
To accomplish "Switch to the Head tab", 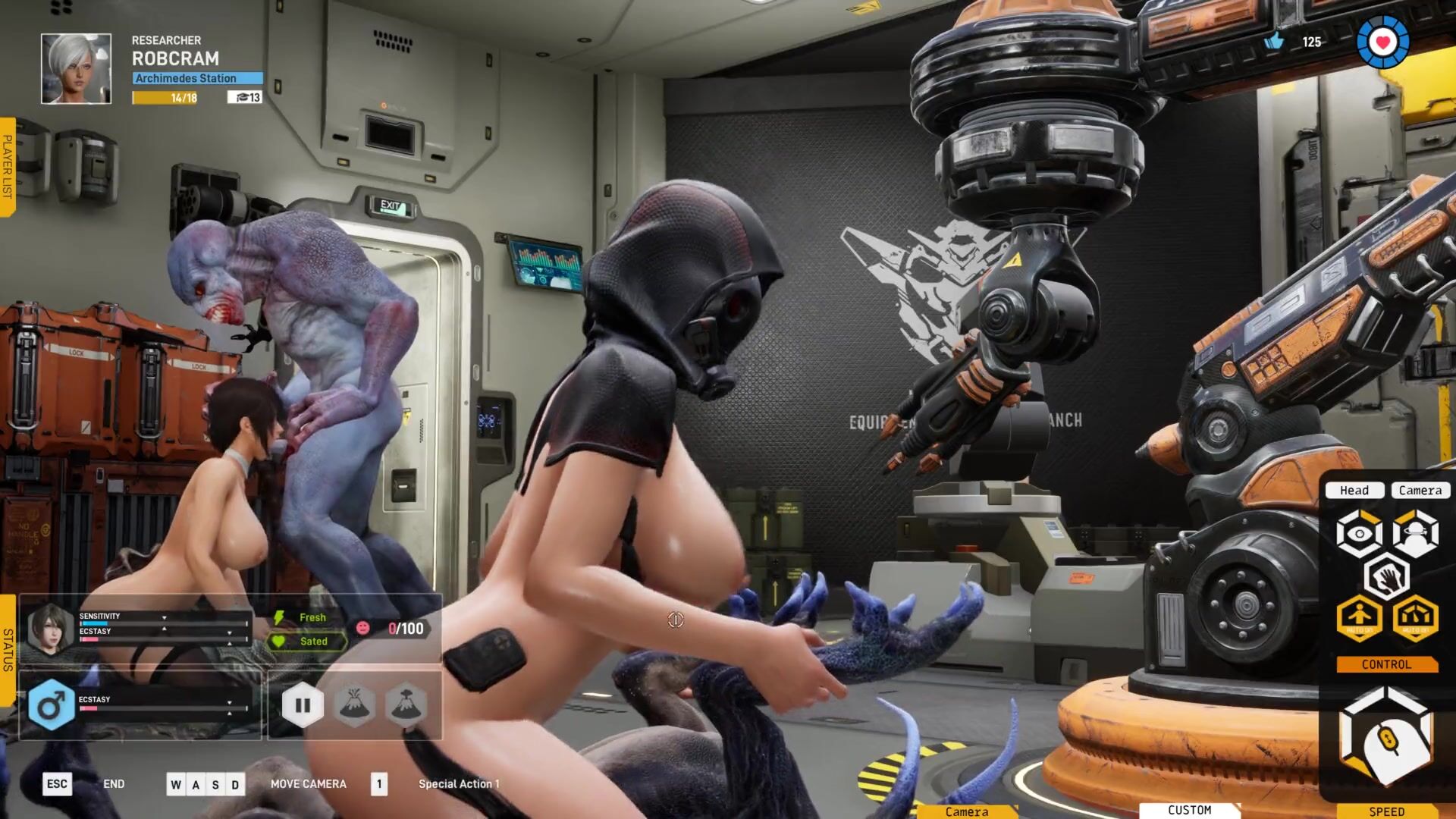I will [x=1354, y=491].
